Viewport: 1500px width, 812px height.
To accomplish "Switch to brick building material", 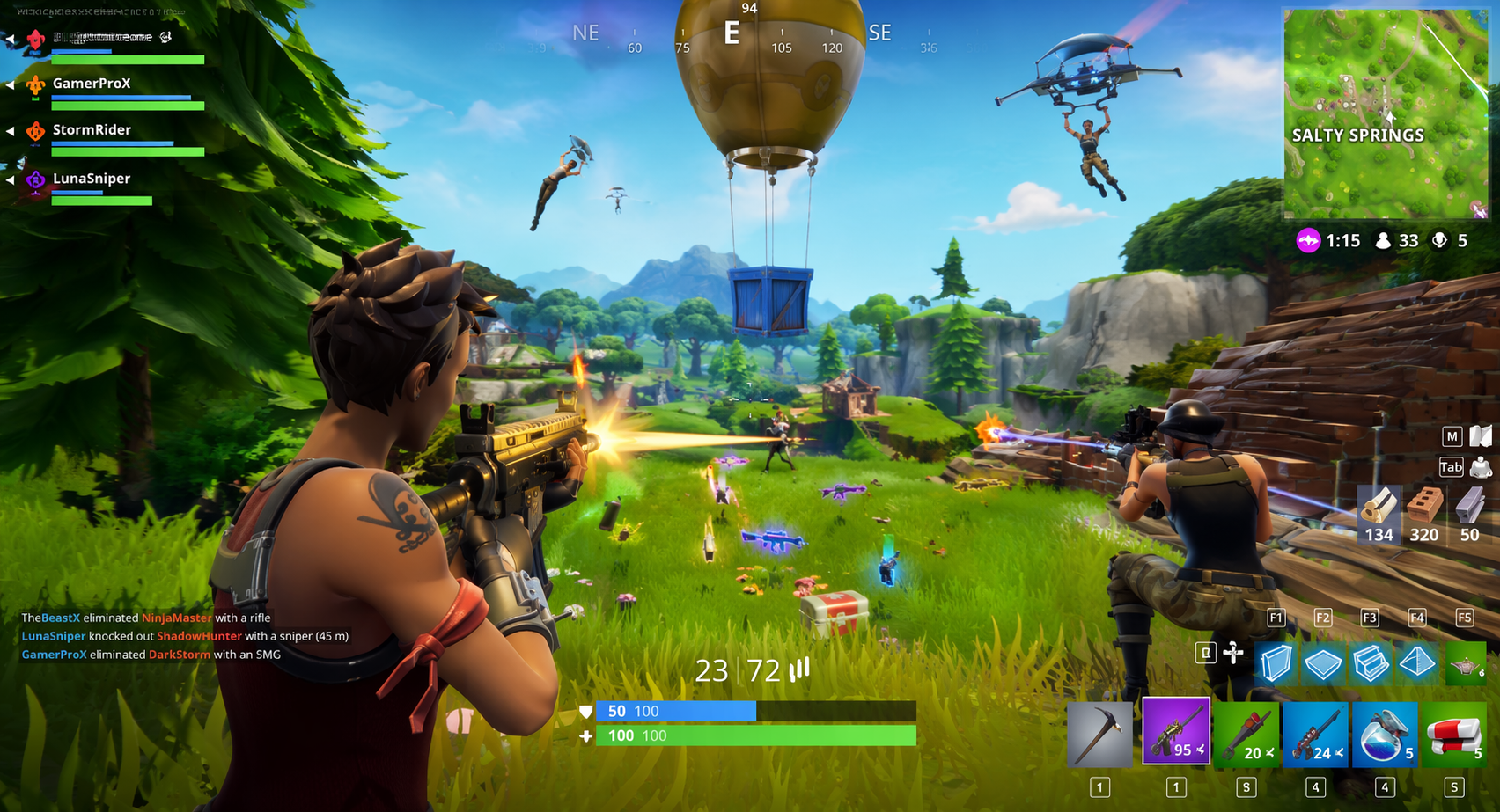I will (1423, 515).
